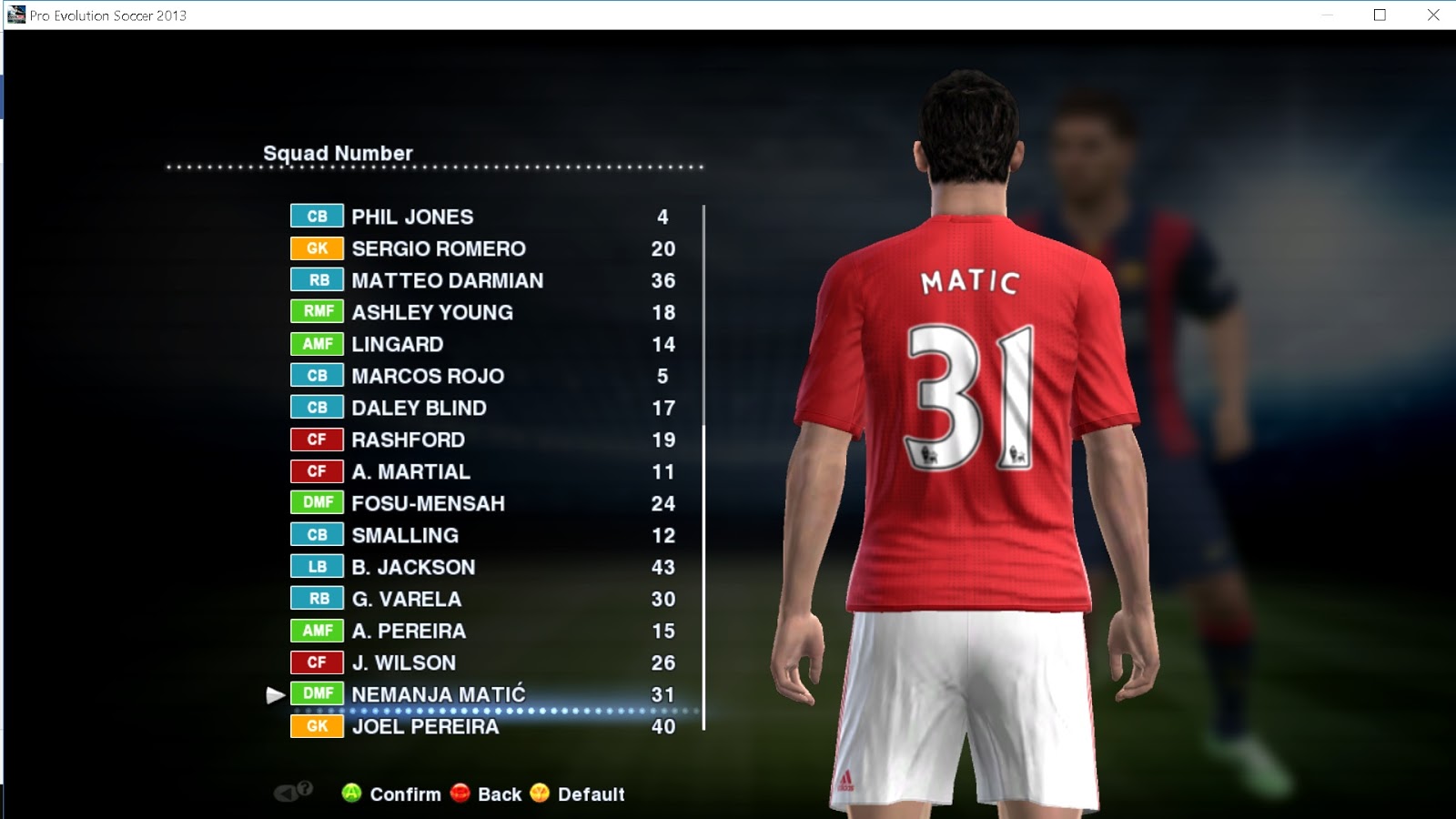Click the LB badge beside B. Jackson
Screen dimensions: 1456x819
(x=315, y=567)
